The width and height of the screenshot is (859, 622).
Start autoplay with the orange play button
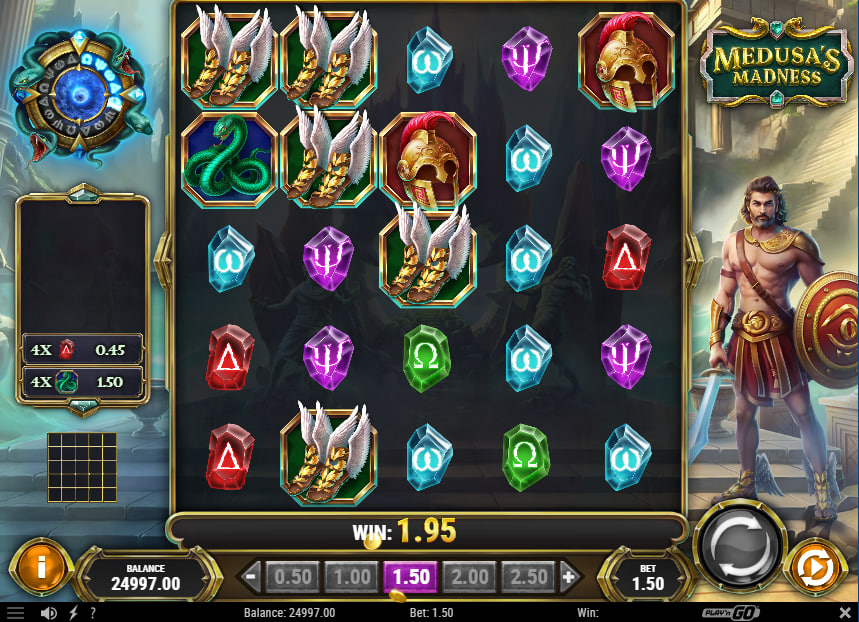click(x=816, y=568)
